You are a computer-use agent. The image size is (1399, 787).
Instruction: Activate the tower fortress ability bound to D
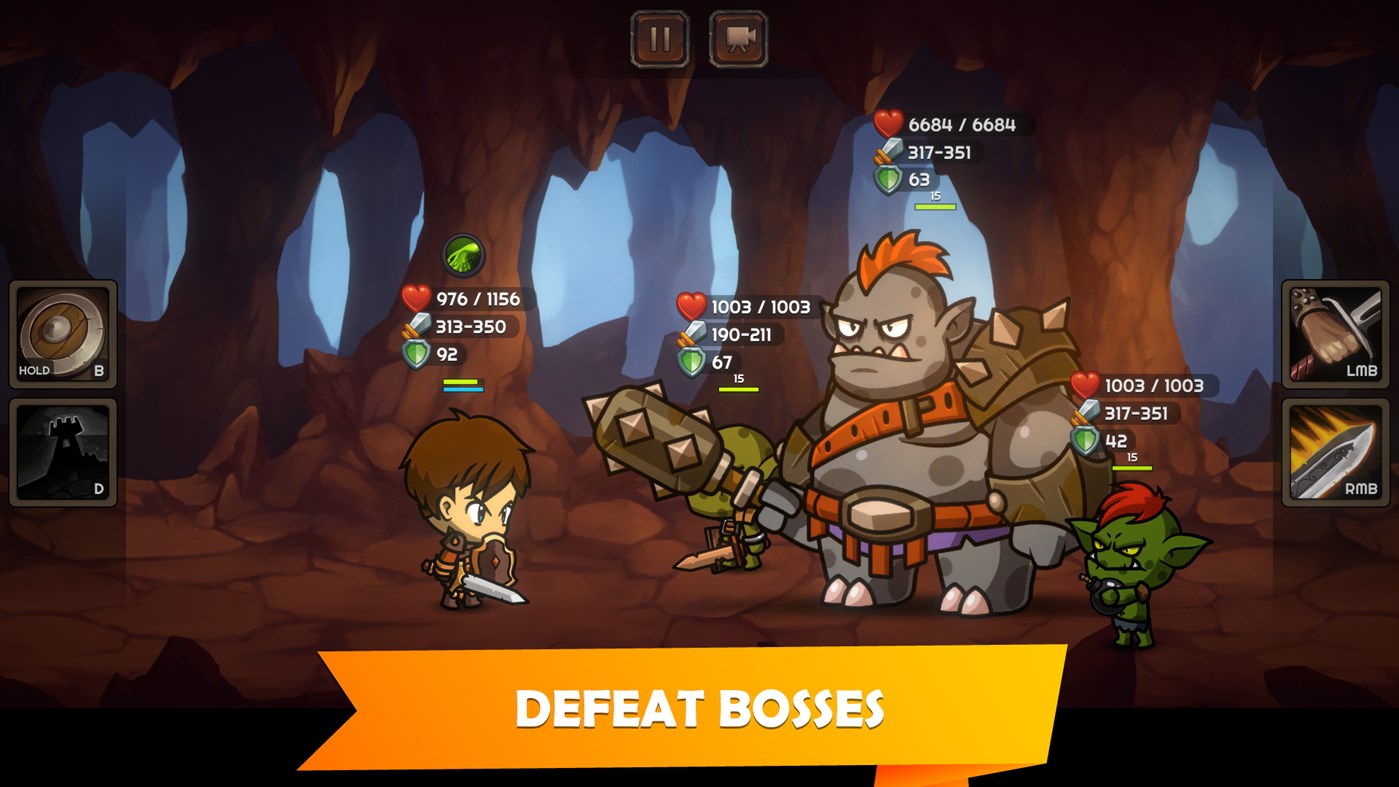pyautogui.click(x=63, y=452)
